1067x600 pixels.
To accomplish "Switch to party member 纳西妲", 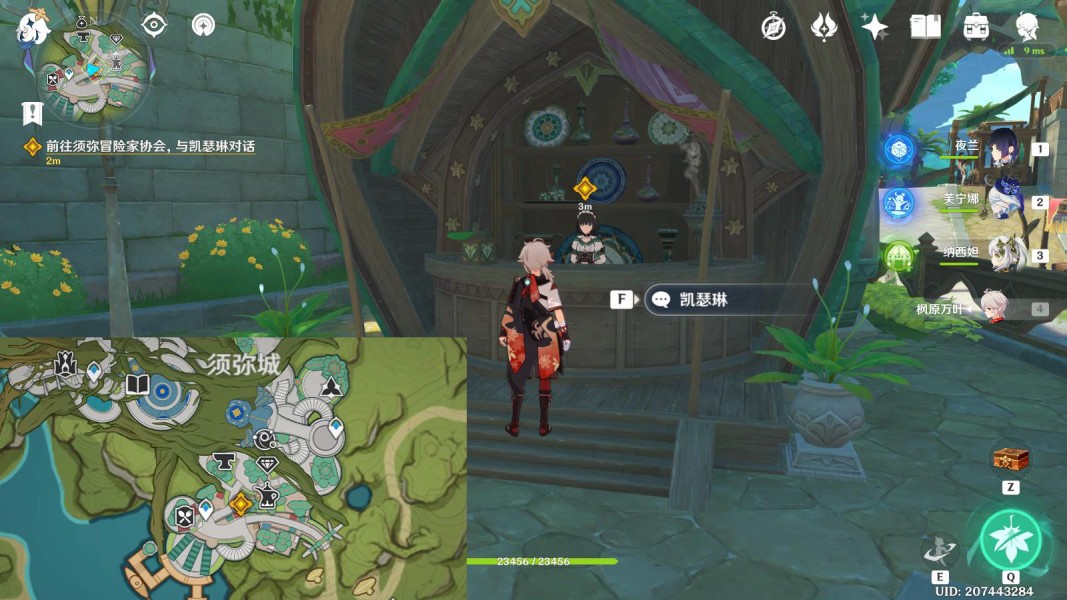I will point(1001,255).
